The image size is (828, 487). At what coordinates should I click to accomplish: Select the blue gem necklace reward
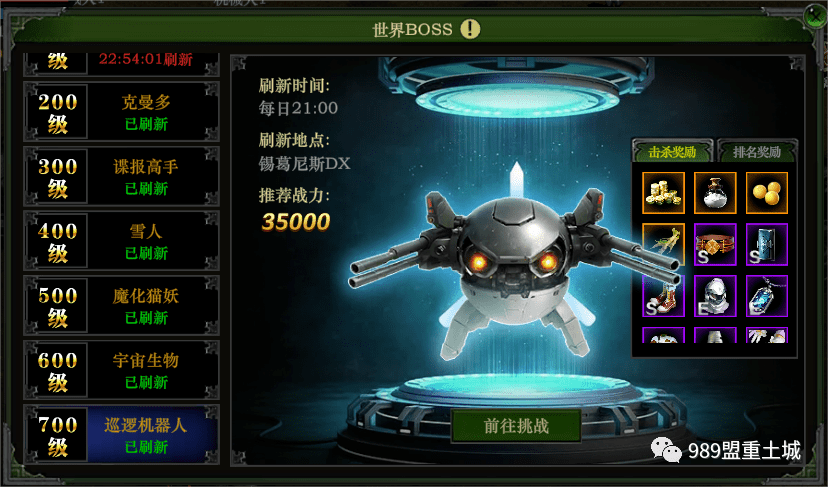(x=767, y=296)
